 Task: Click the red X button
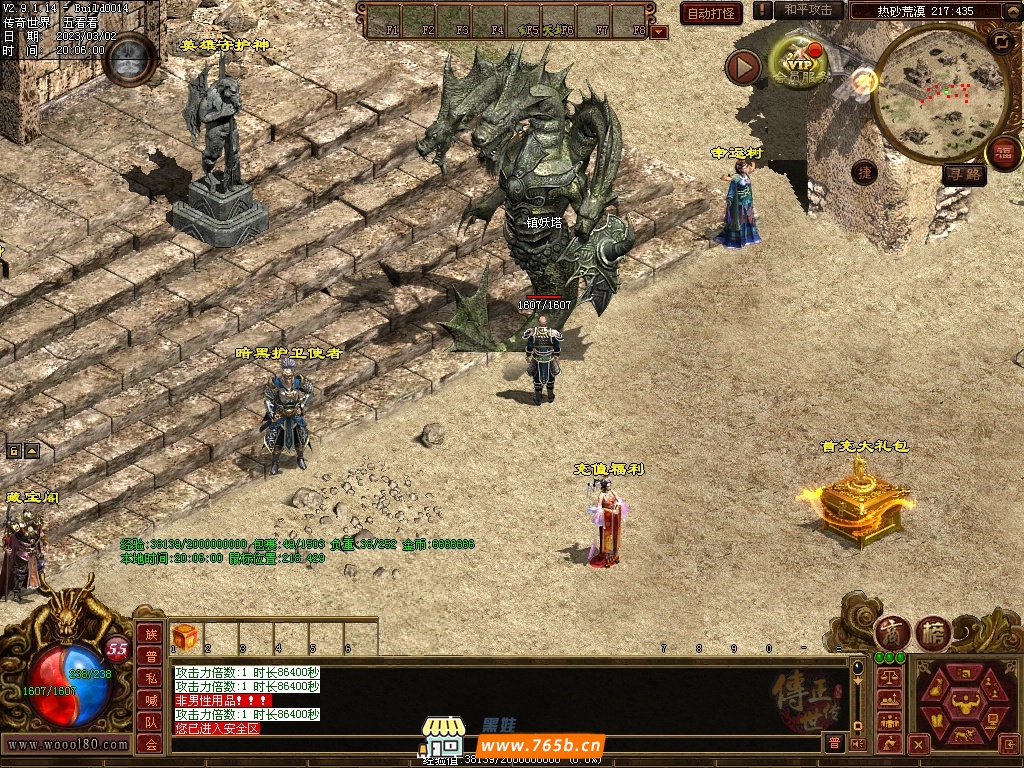919,744
